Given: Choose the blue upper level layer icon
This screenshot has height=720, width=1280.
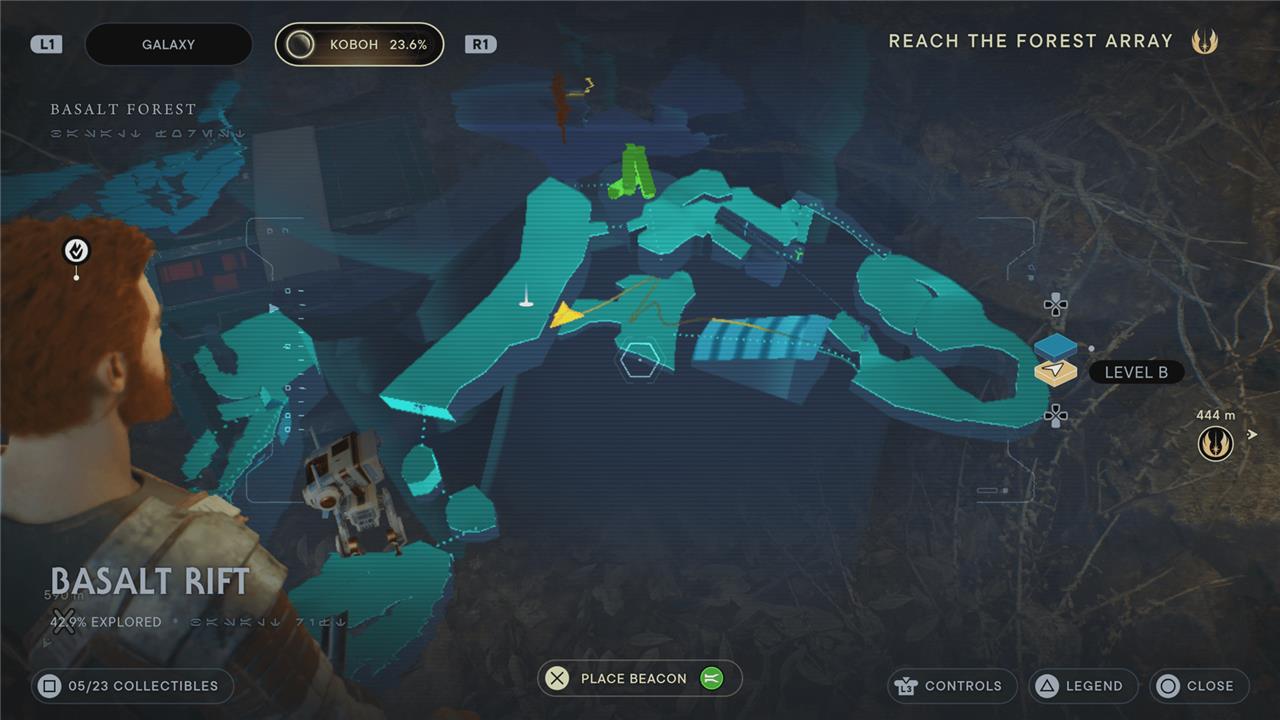Looking at the screenshot, I should click(1055, 346).
